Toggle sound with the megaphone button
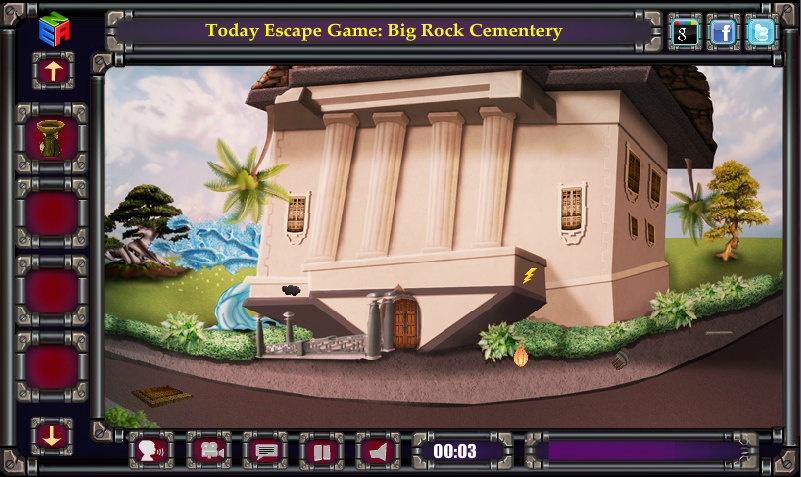The height and width of the screenshot is (477, 801). [378, 451]
